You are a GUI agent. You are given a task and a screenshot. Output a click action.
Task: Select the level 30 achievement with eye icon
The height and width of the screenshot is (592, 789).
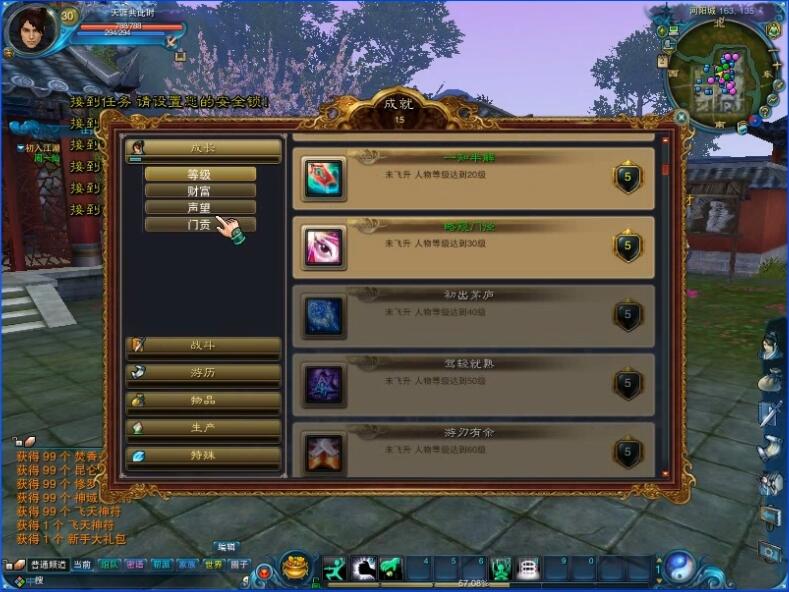pos(473,246)
